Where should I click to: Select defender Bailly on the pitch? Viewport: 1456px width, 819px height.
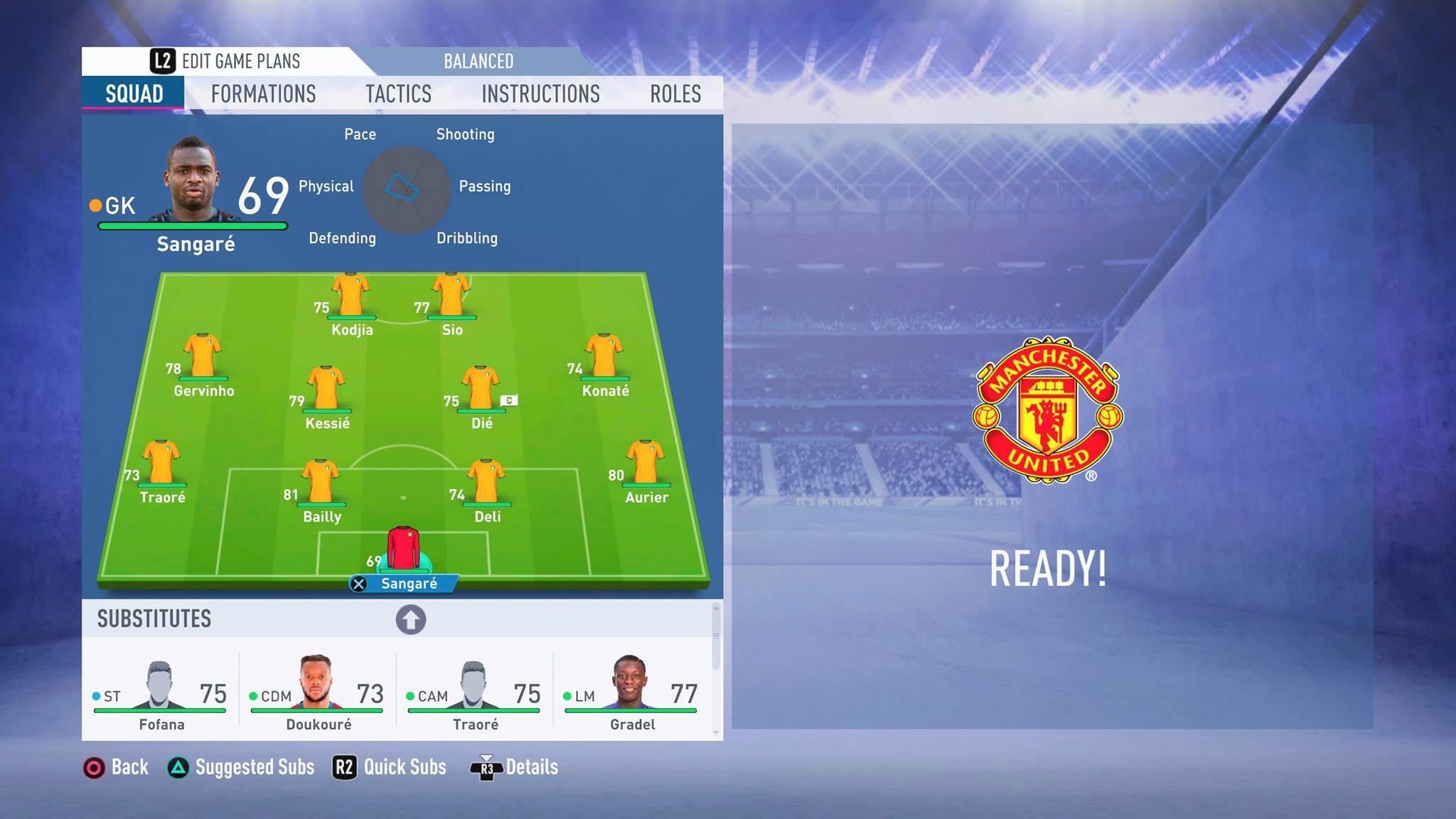(321, 484)
